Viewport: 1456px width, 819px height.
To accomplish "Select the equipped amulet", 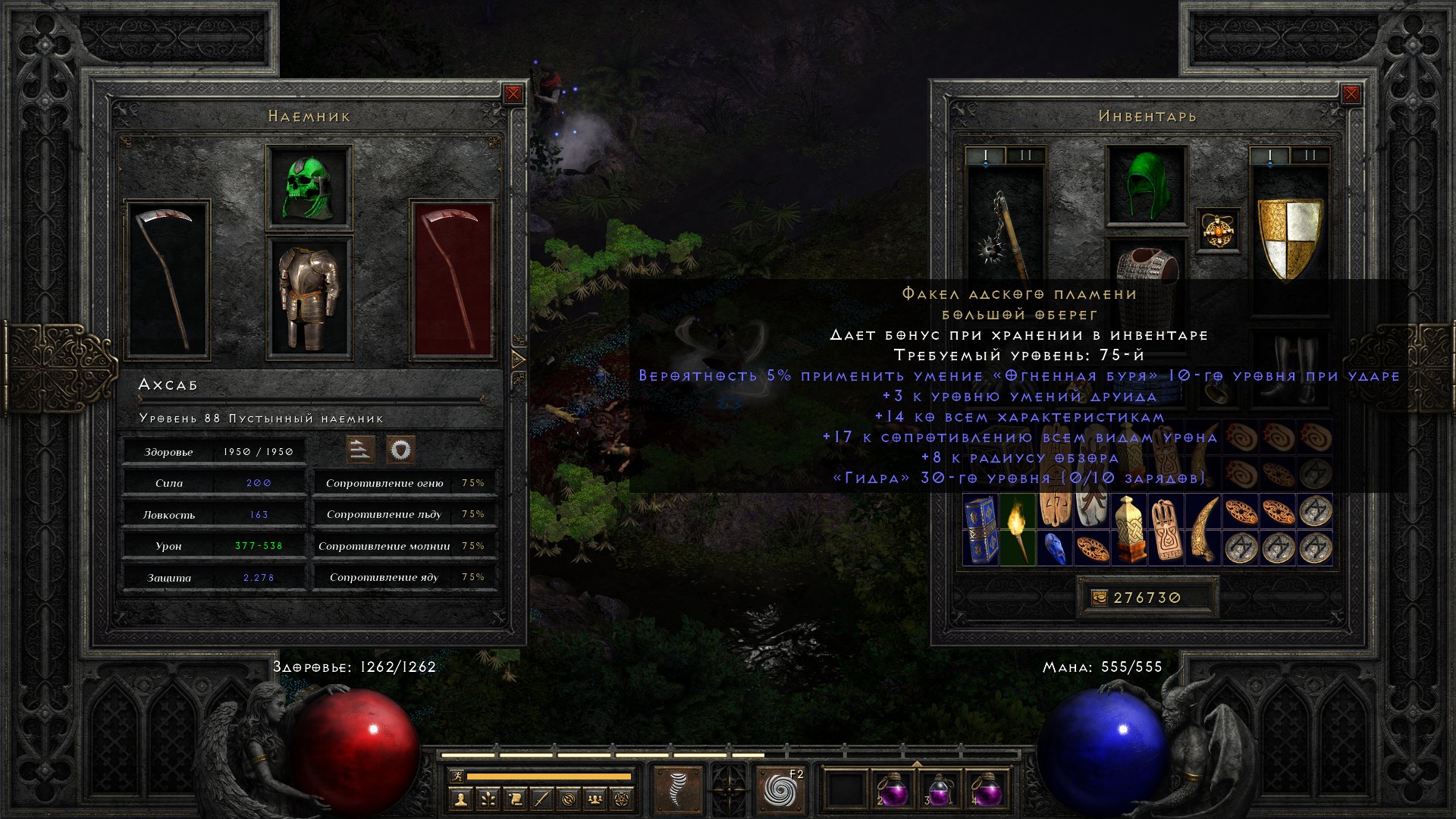I will pyautogui.click(x=1218, y=230).
